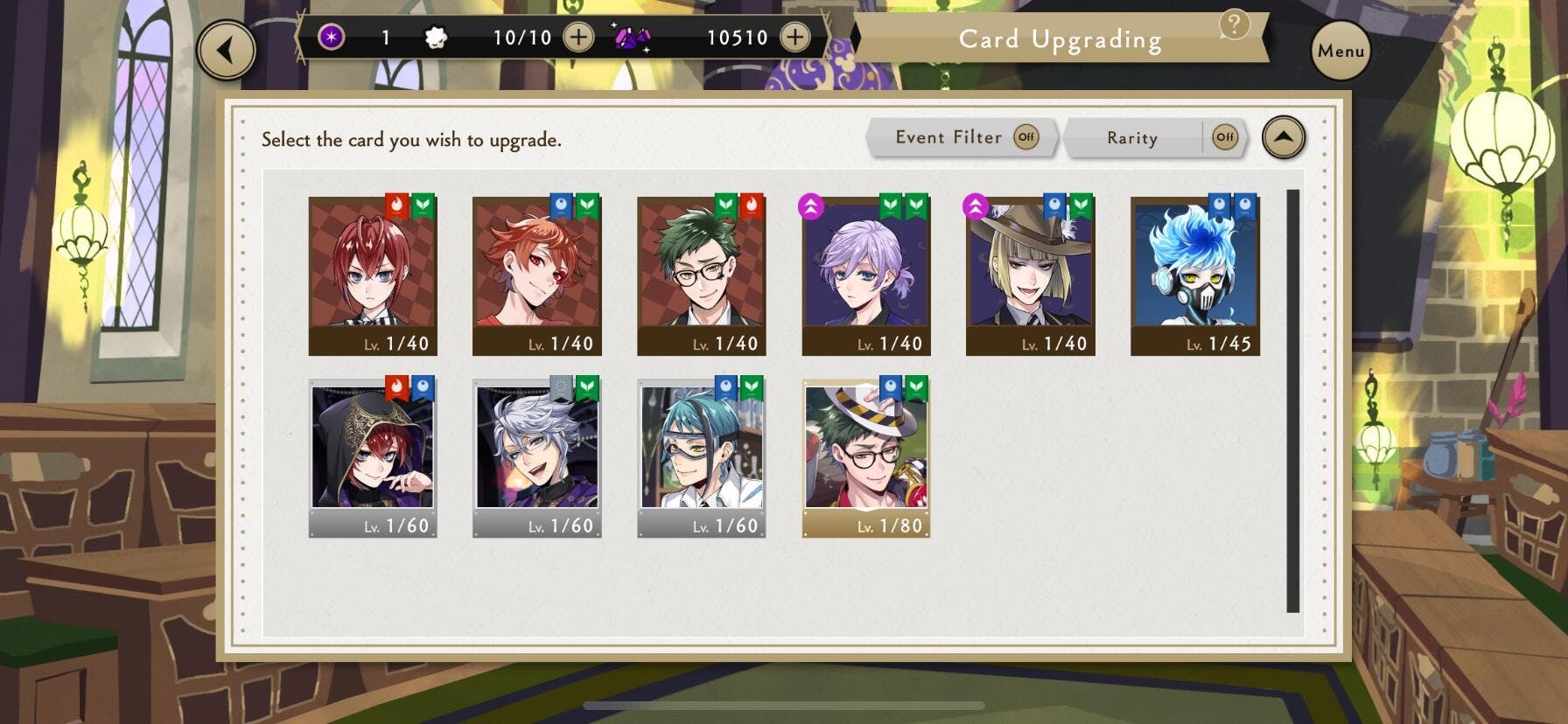1568x724 pixels.
Task: Choose the orange-haired winking boy card
Action: (x=536, y=275)
